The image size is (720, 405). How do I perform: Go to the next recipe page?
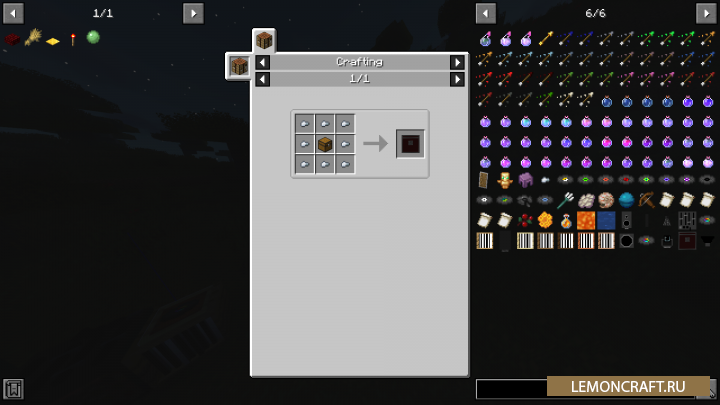457,79
